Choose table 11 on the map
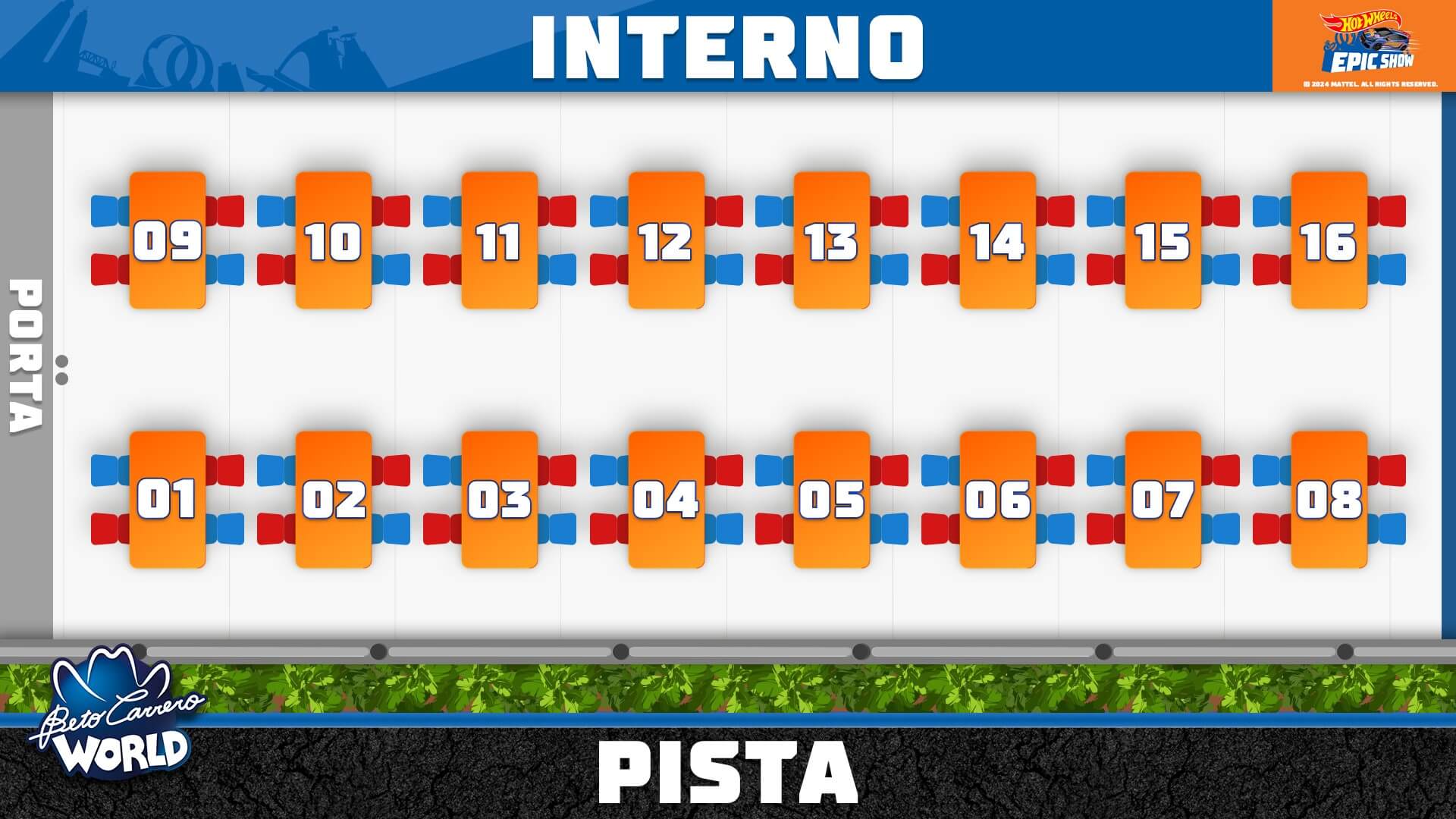1456x819 pixels. [x=500, y=240]
